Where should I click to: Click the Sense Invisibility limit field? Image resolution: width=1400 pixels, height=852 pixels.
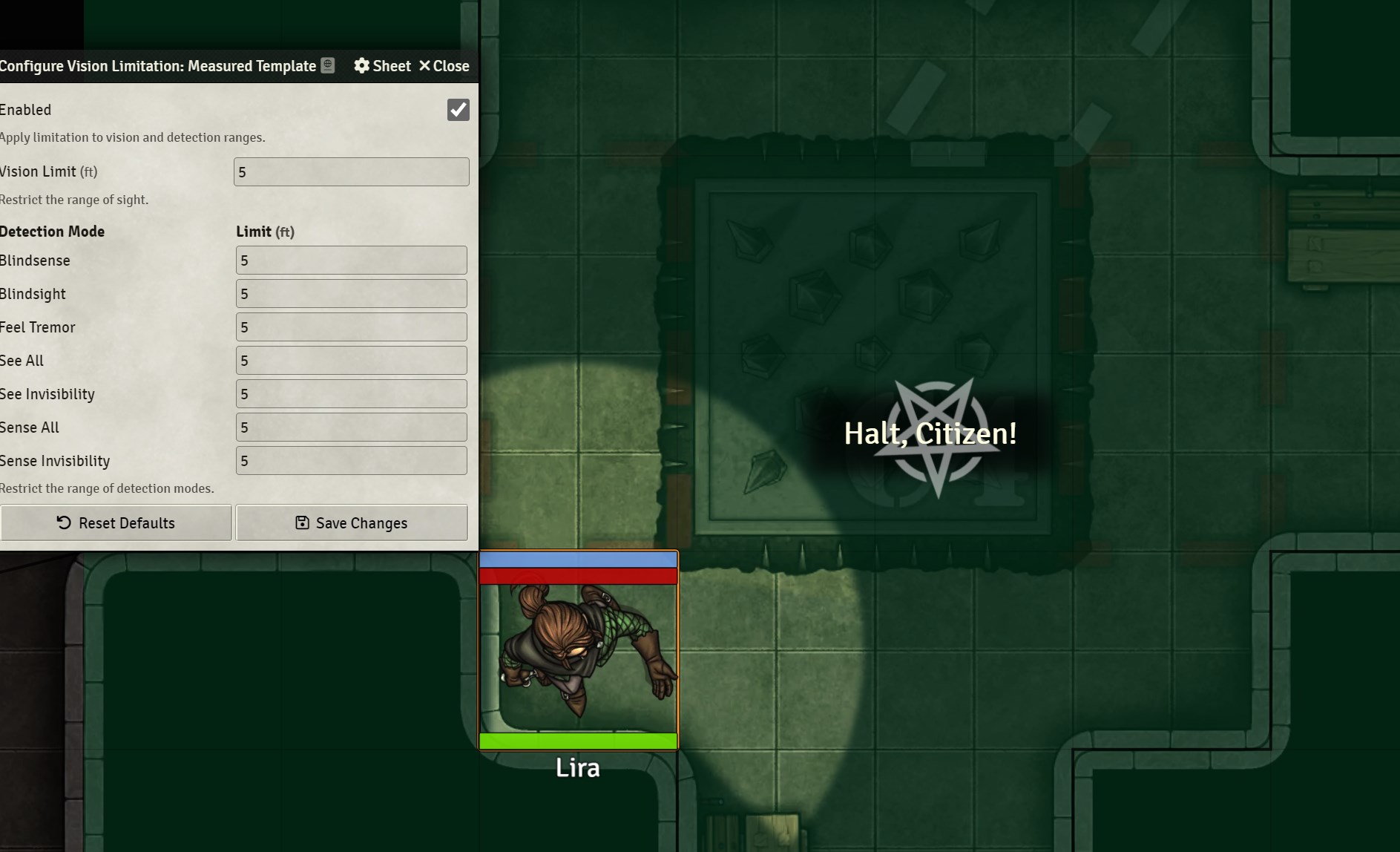[351, 460]
